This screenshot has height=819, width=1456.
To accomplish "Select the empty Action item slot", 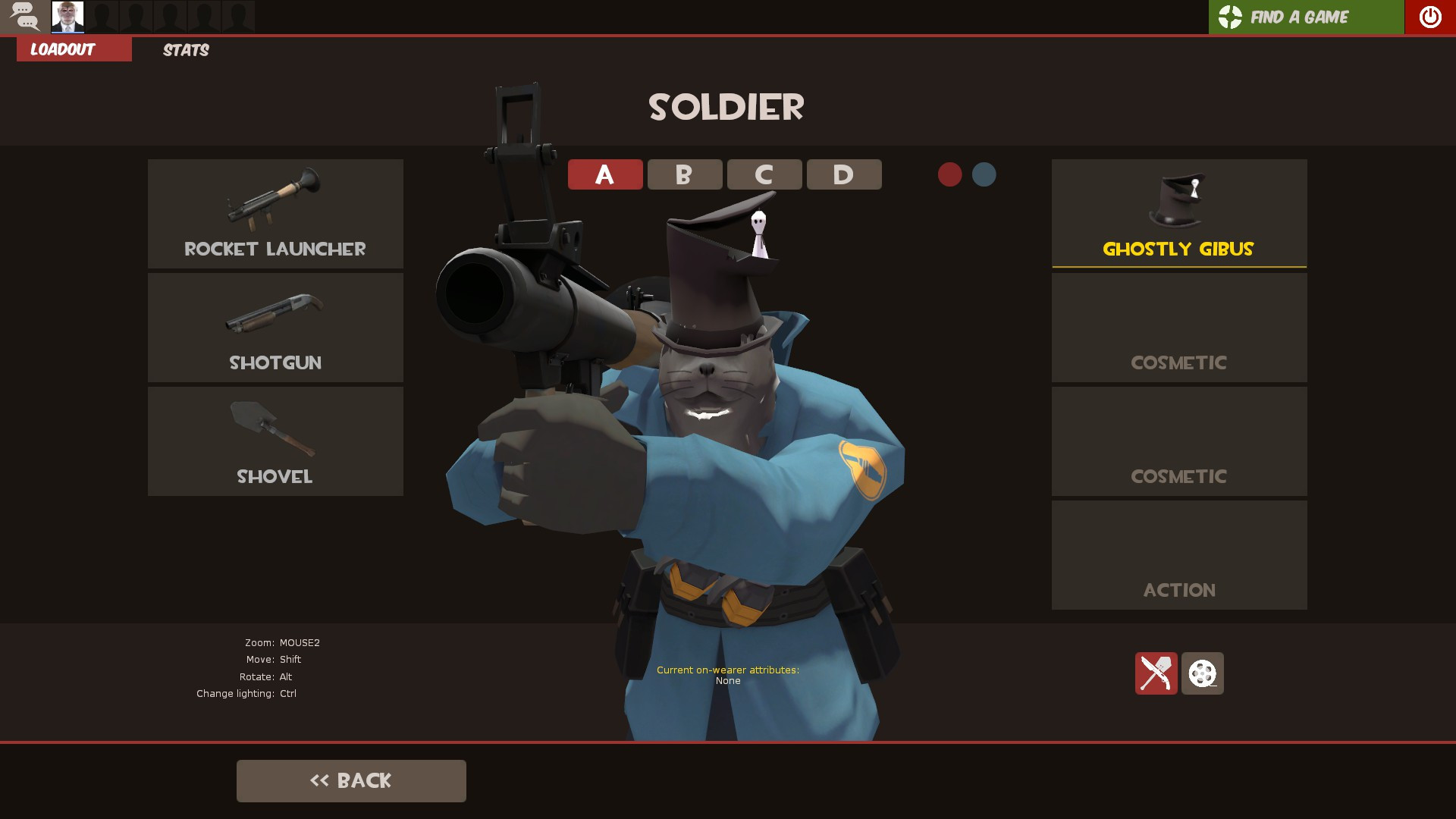I will pos(1178,554).
